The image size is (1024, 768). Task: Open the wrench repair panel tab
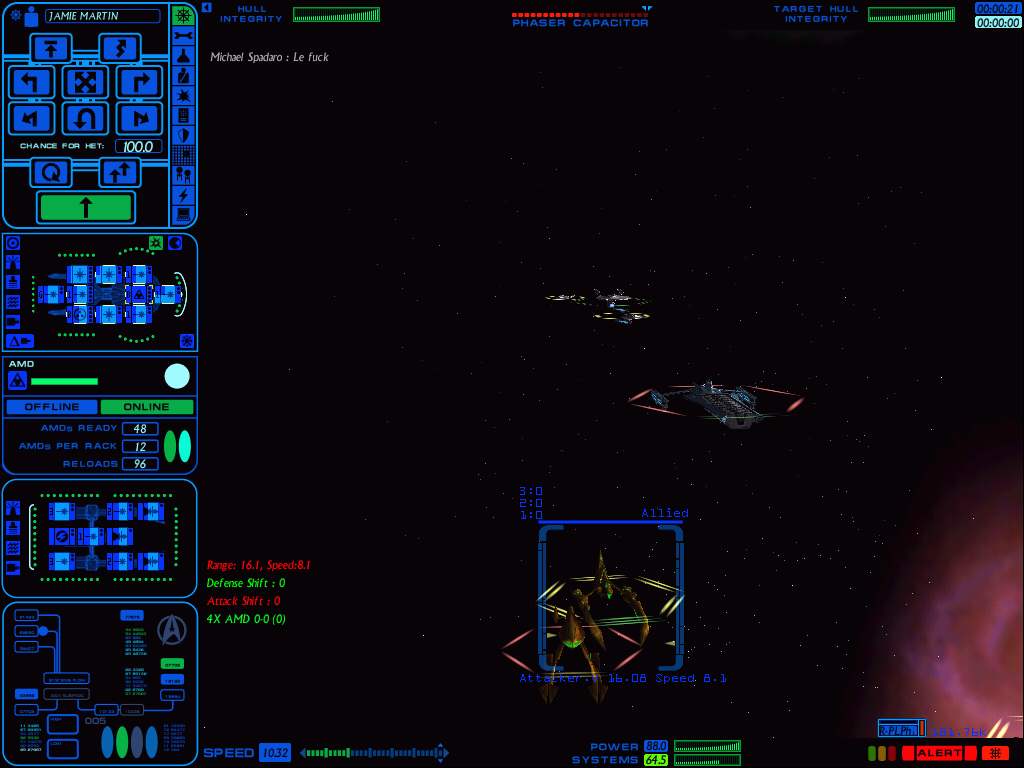click(x=183, y=36)
